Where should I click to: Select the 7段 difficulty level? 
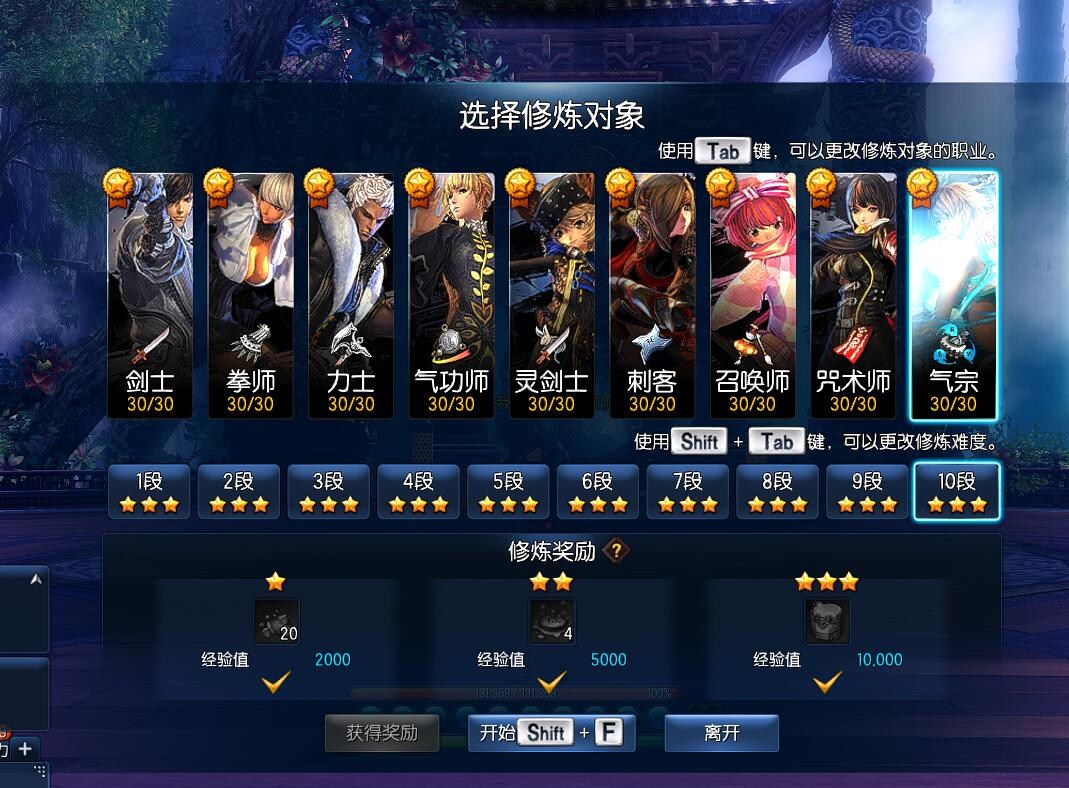click(x=688, y=491)
